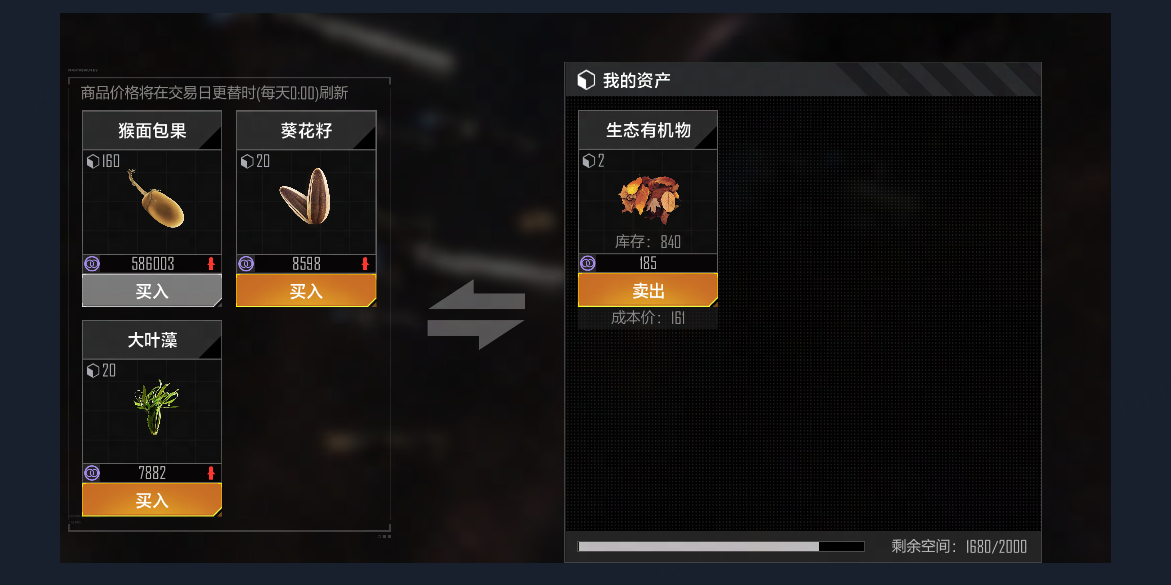Buy 葵花籽 using its orange 买入 button
The image size is (1171, 585).
pyautogui.click(x=306, y=291)
